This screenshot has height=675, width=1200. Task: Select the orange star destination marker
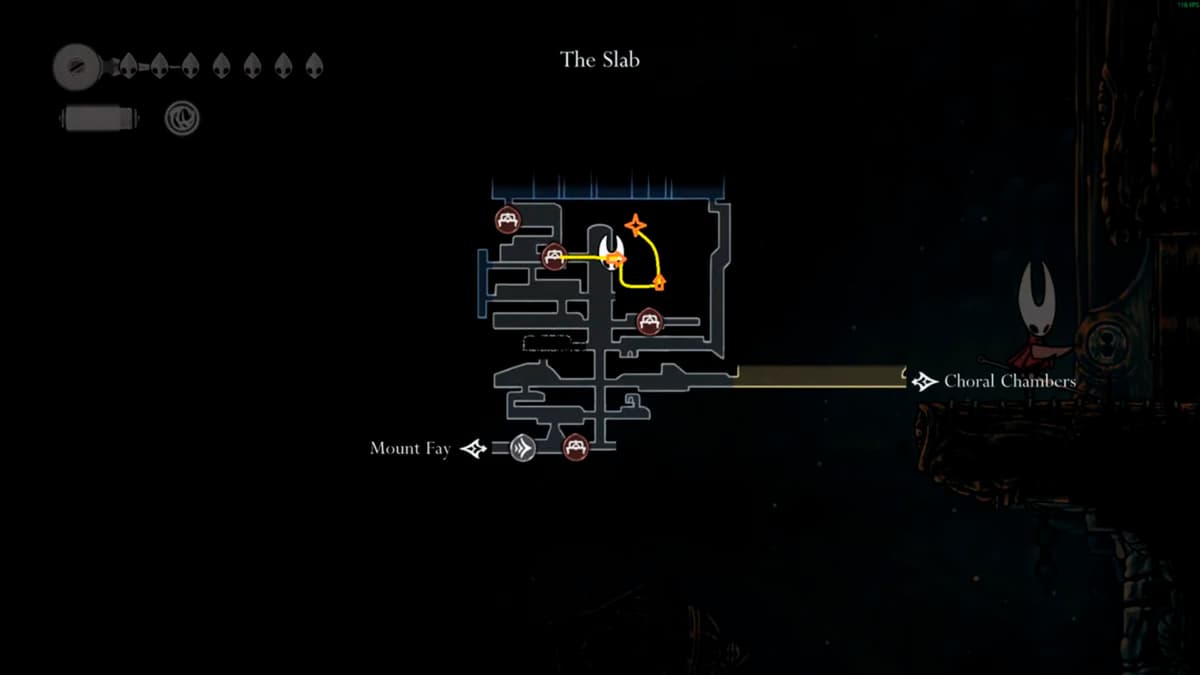636,225
